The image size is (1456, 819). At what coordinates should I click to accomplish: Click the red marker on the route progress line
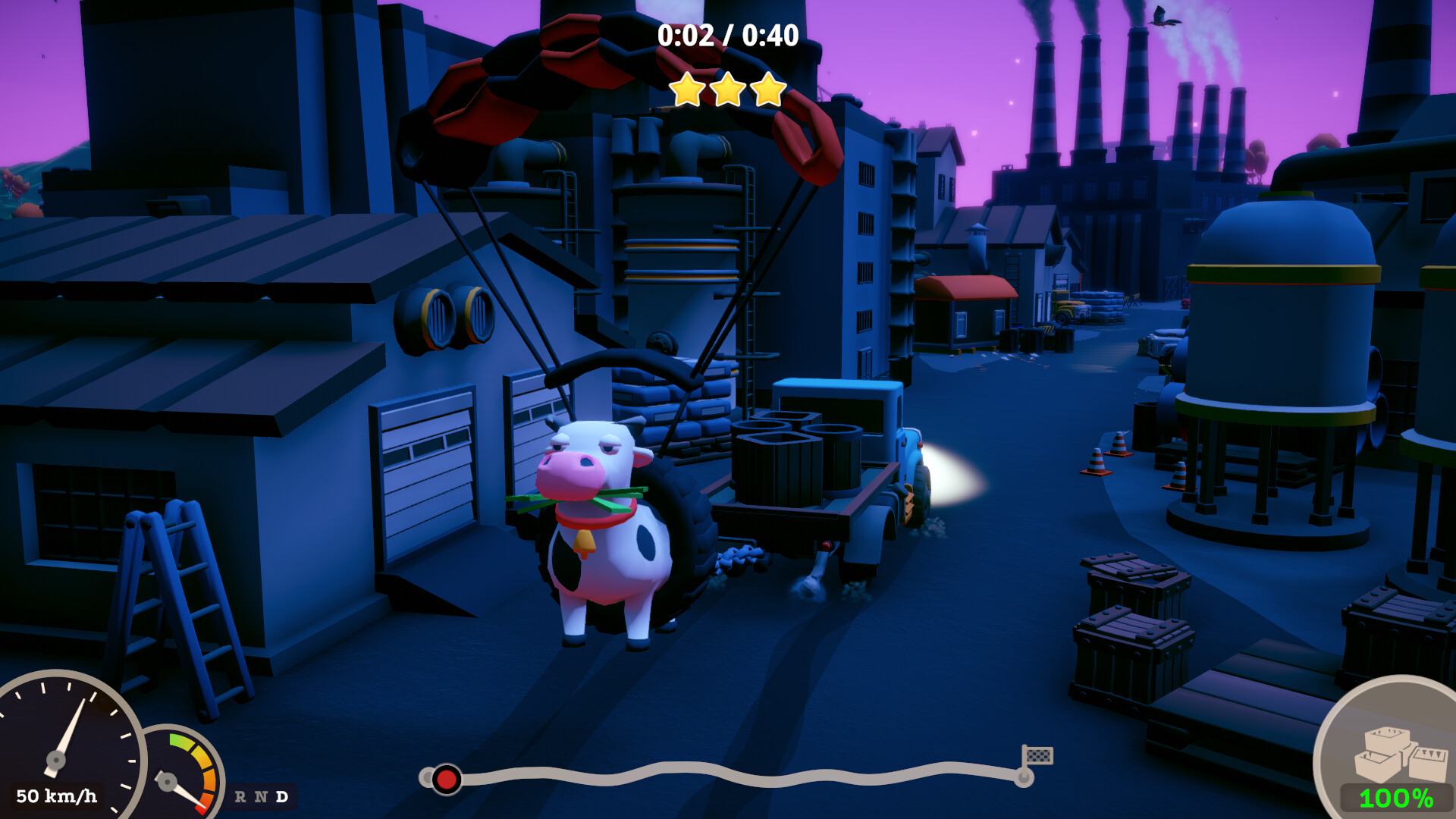(447, 779)
